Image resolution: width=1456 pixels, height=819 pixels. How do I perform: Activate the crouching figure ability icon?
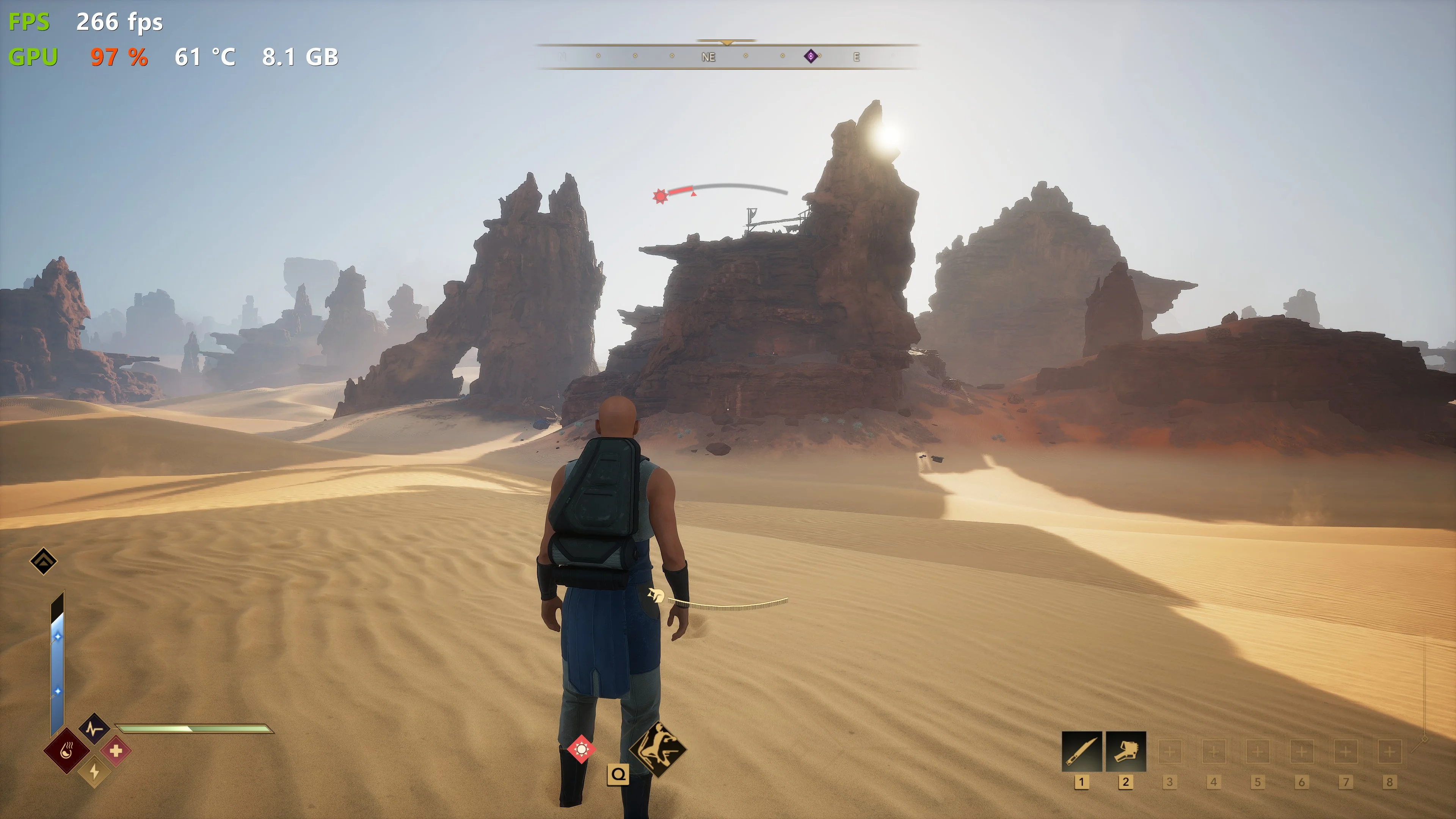pyautogui.click(x=657, y=749)
